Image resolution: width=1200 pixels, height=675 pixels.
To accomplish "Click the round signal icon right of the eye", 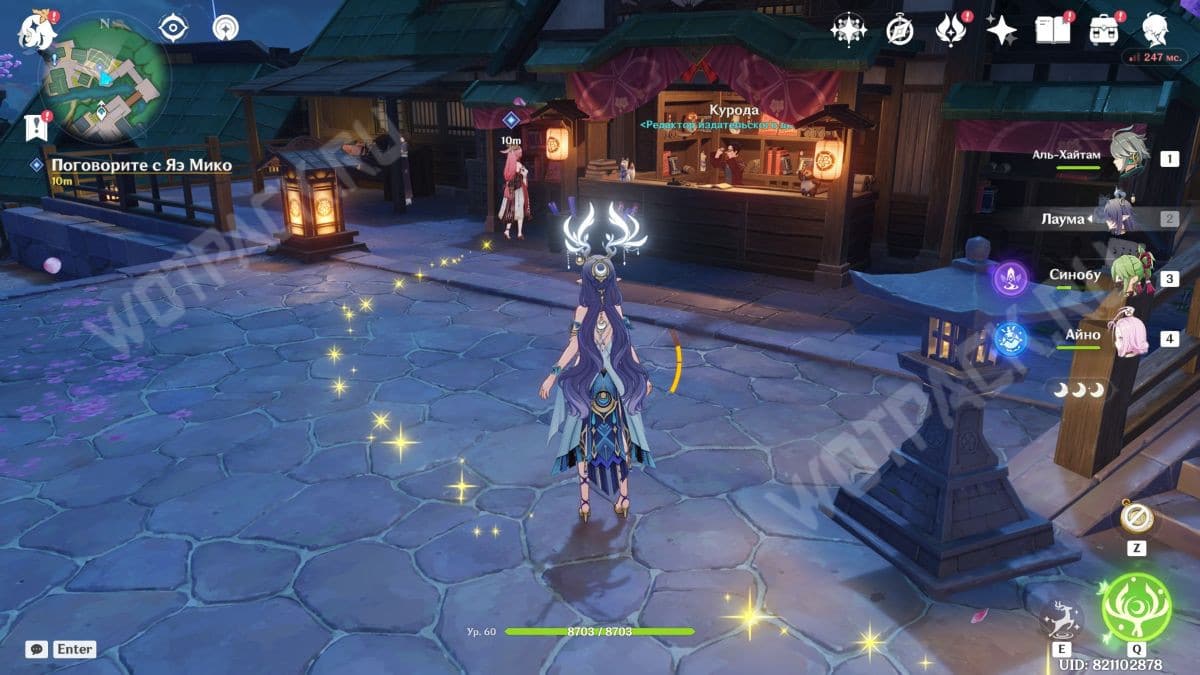I will point(225,28).
